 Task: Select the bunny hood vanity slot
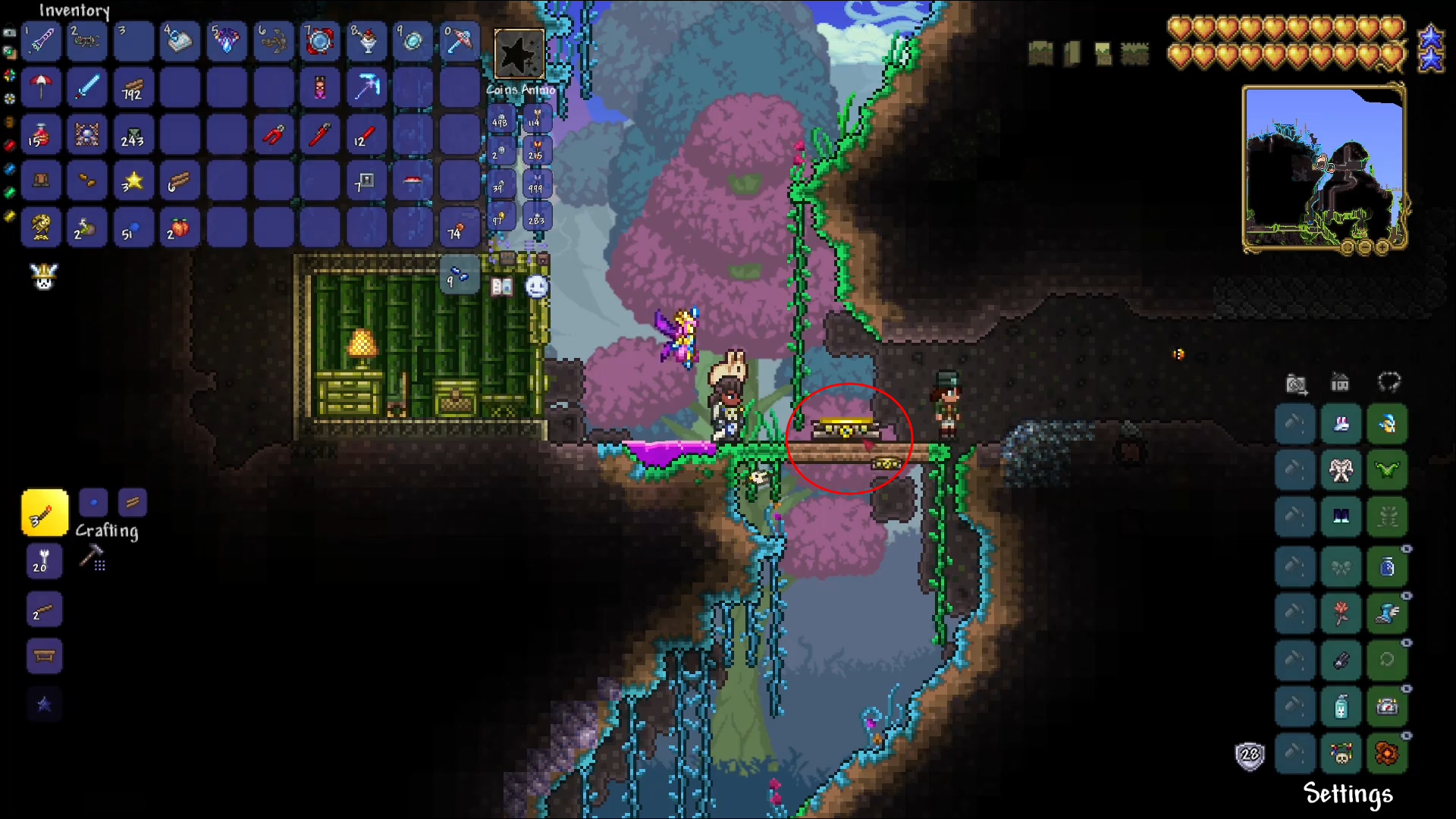(1341, 424)
